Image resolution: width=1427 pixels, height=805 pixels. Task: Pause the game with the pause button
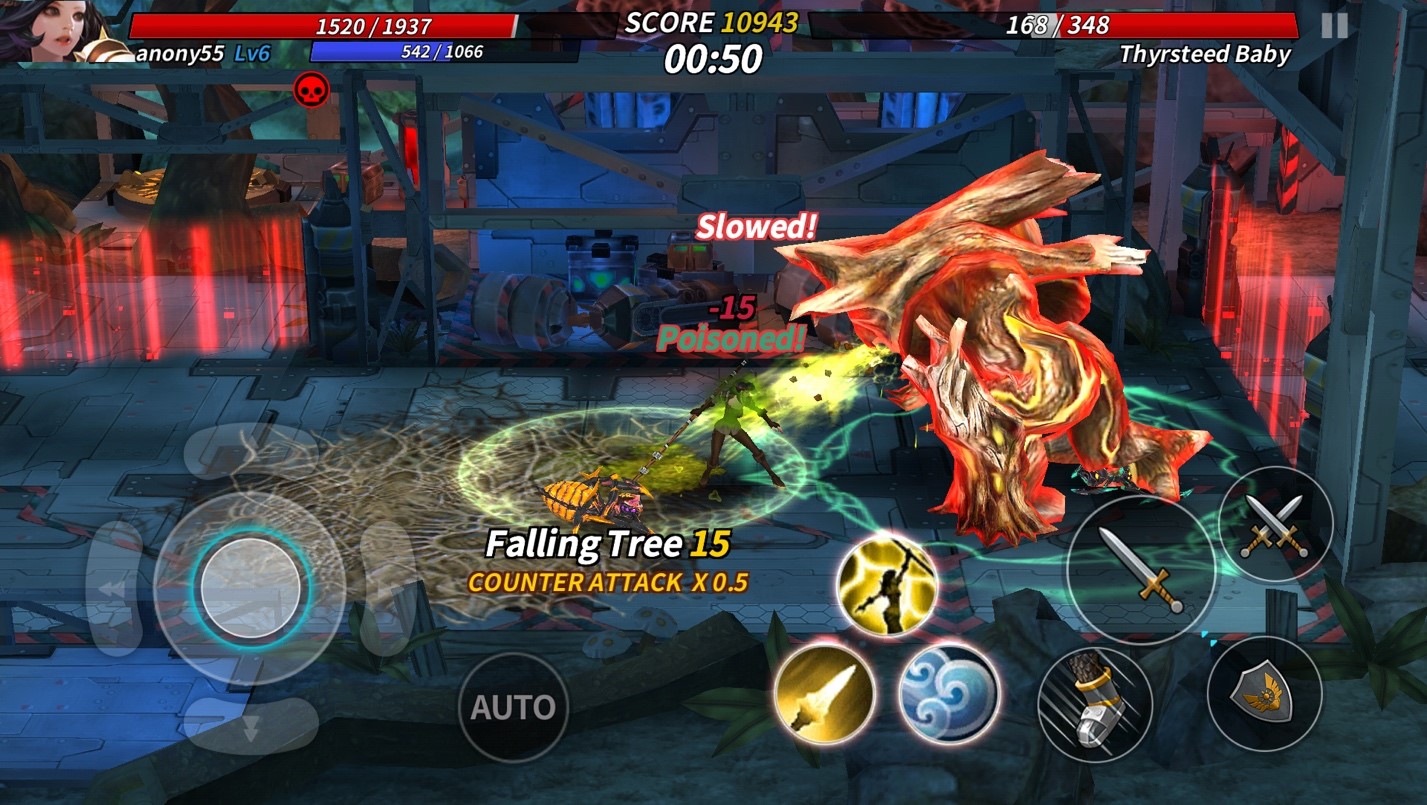pos(1334,26)
